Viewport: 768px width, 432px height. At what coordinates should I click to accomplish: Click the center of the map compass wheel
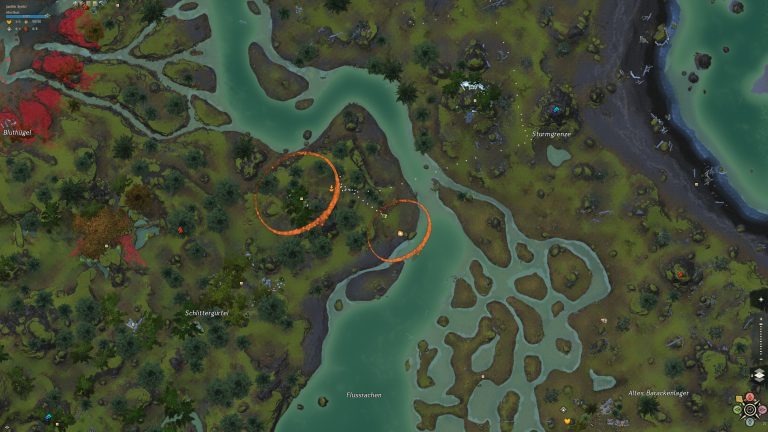[750, 408]
